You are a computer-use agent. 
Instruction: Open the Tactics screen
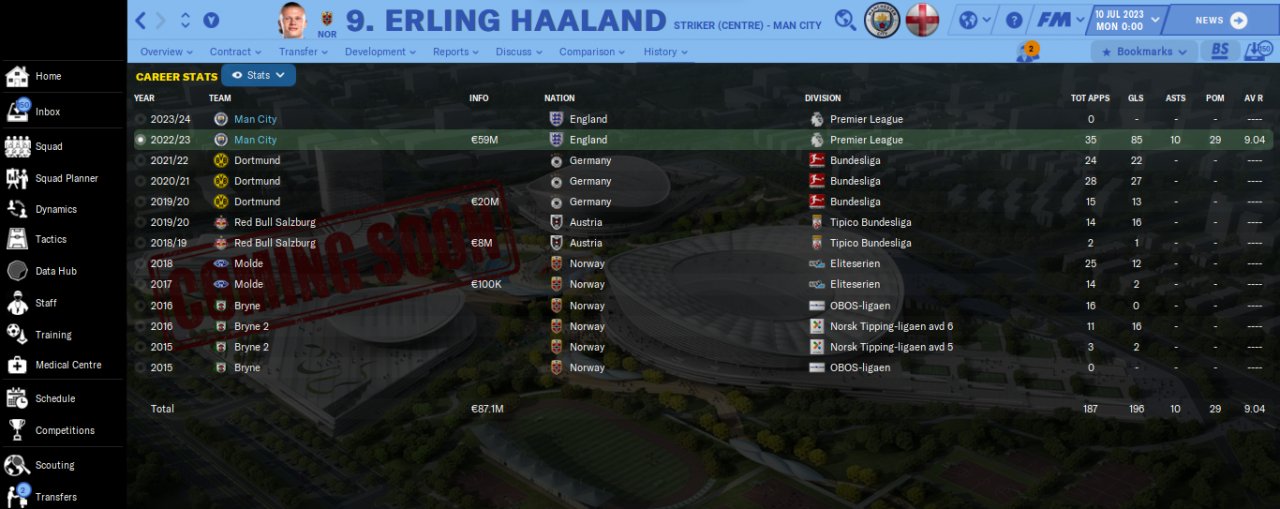tap(50, 240)
